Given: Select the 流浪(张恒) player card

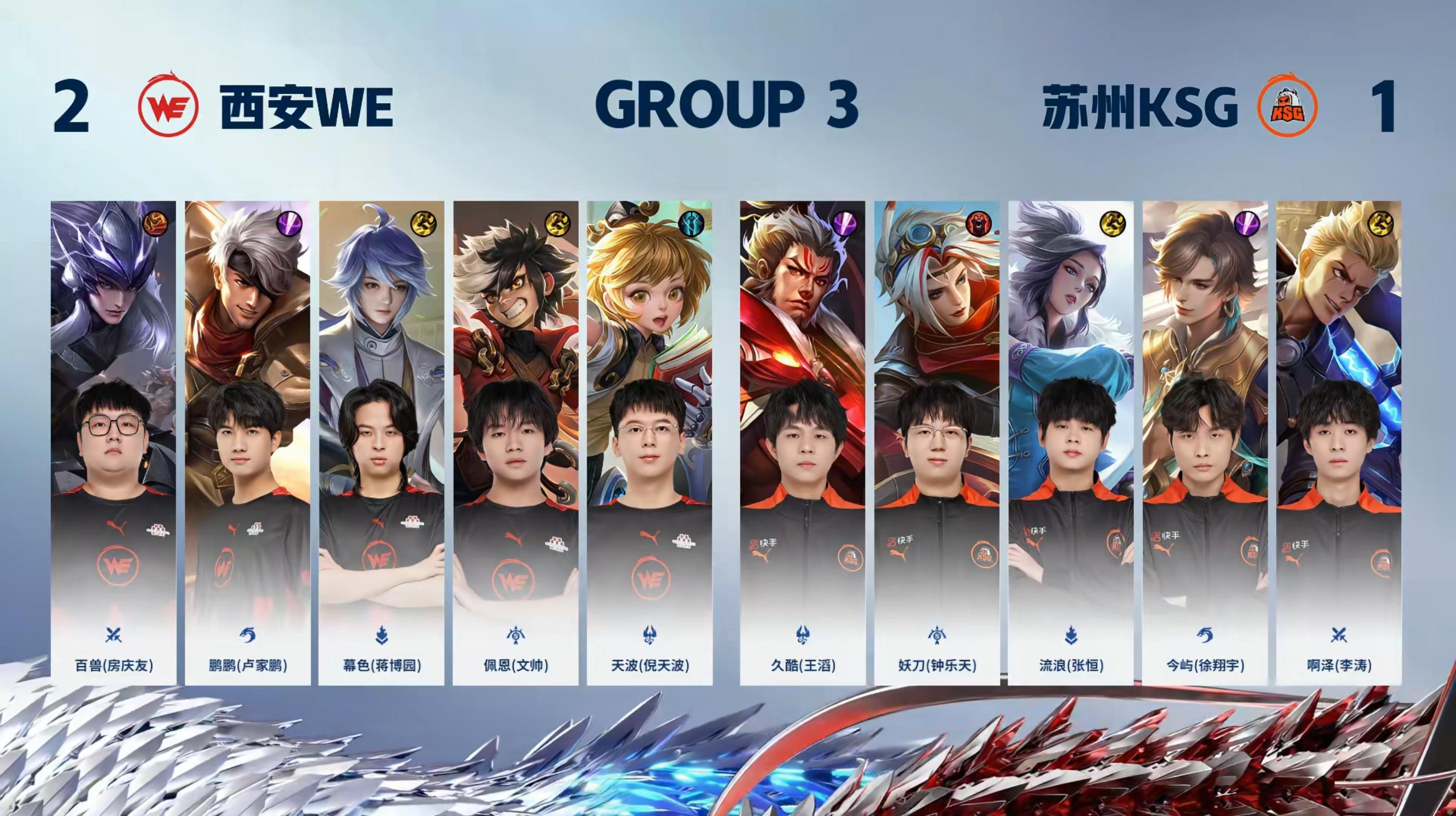Looking at the screenshot, I should pos(1071,443).
